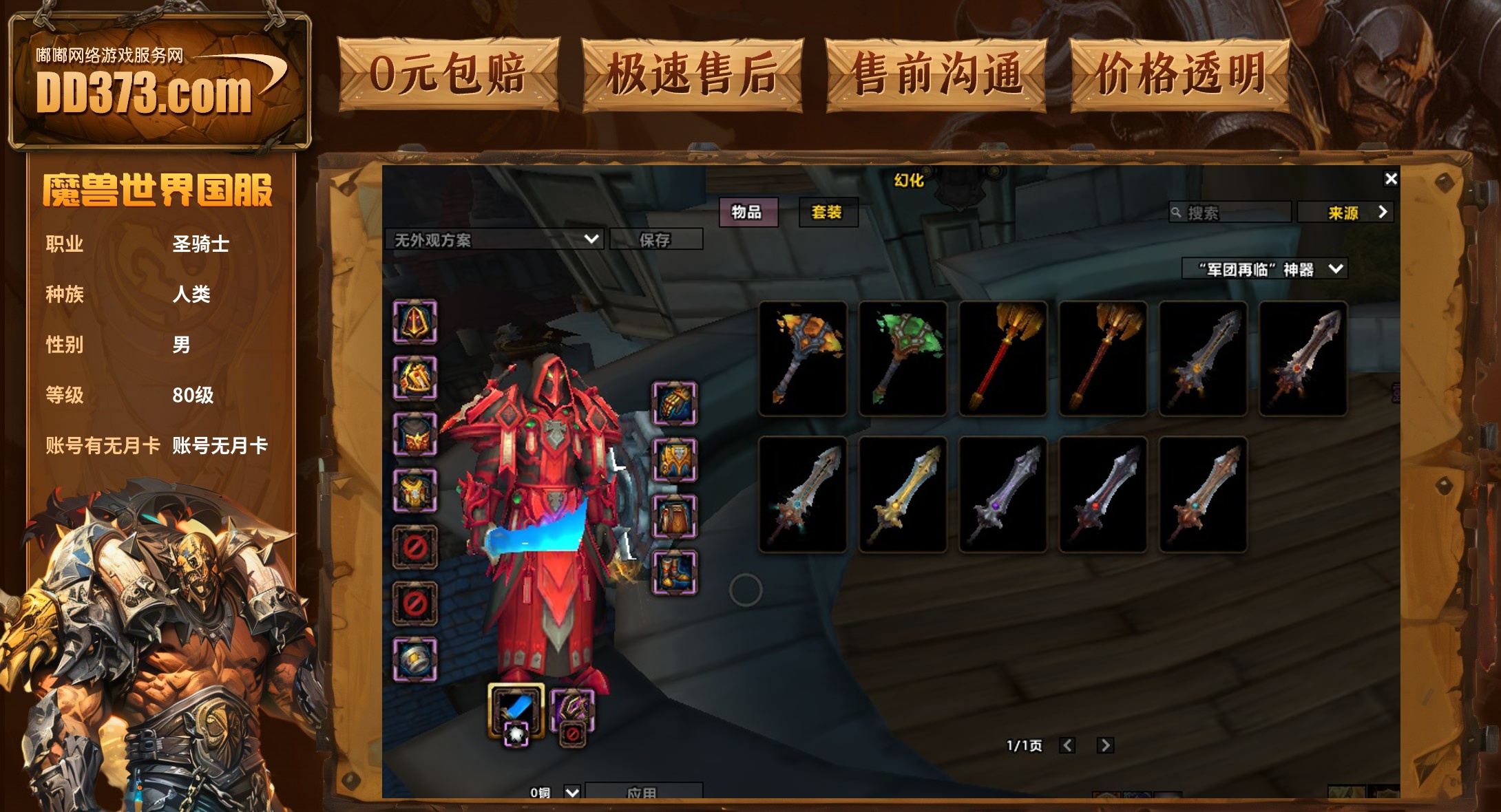Image resolution: width=1501 pixels, height=812 pixels.
Task: Expand the 0铜 currency dropdown at the bottom
Action: pyautogui.click(x=570, y=791)
